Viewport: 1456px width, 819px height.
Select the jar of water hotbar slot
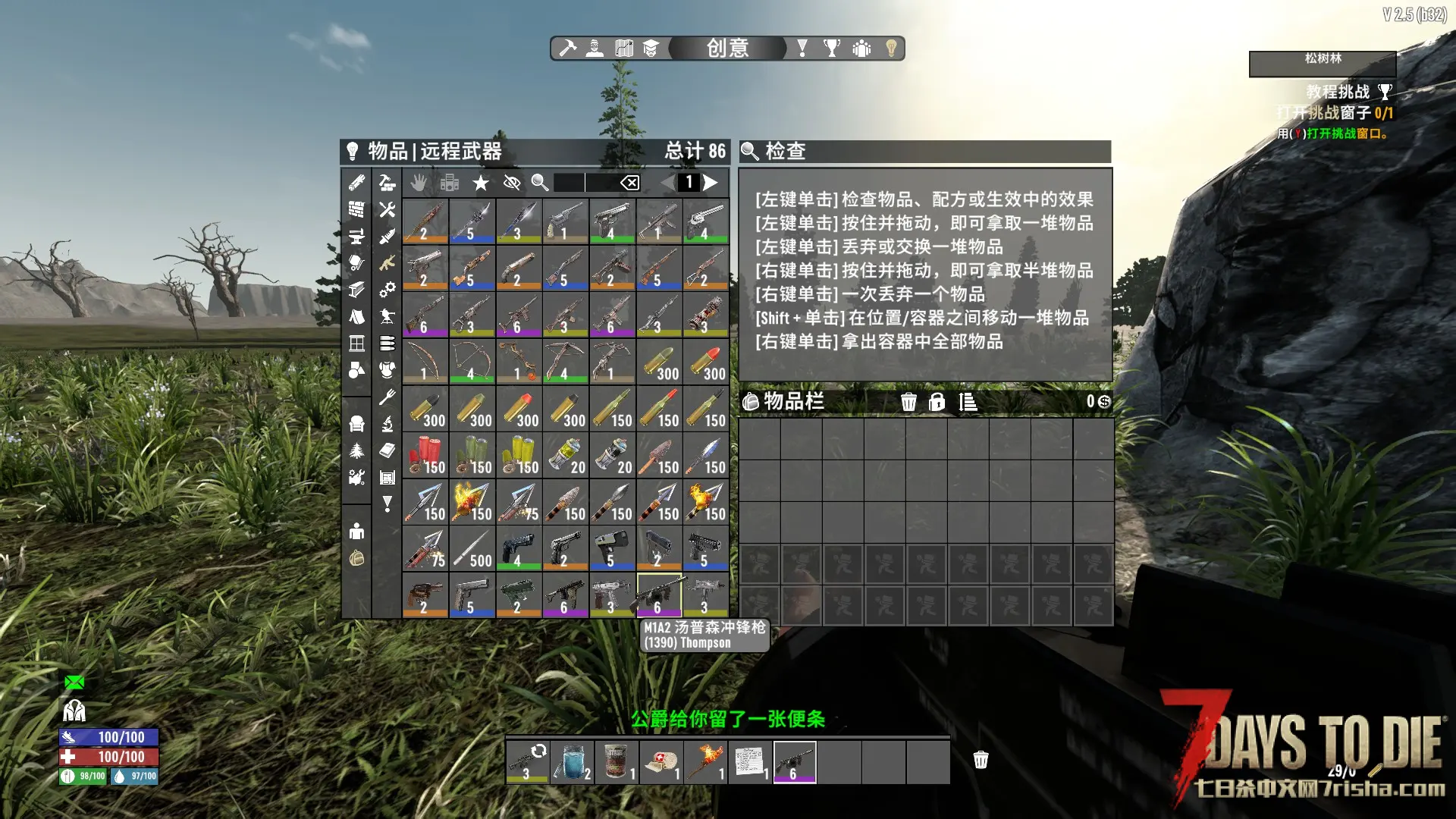pos(573,762)
